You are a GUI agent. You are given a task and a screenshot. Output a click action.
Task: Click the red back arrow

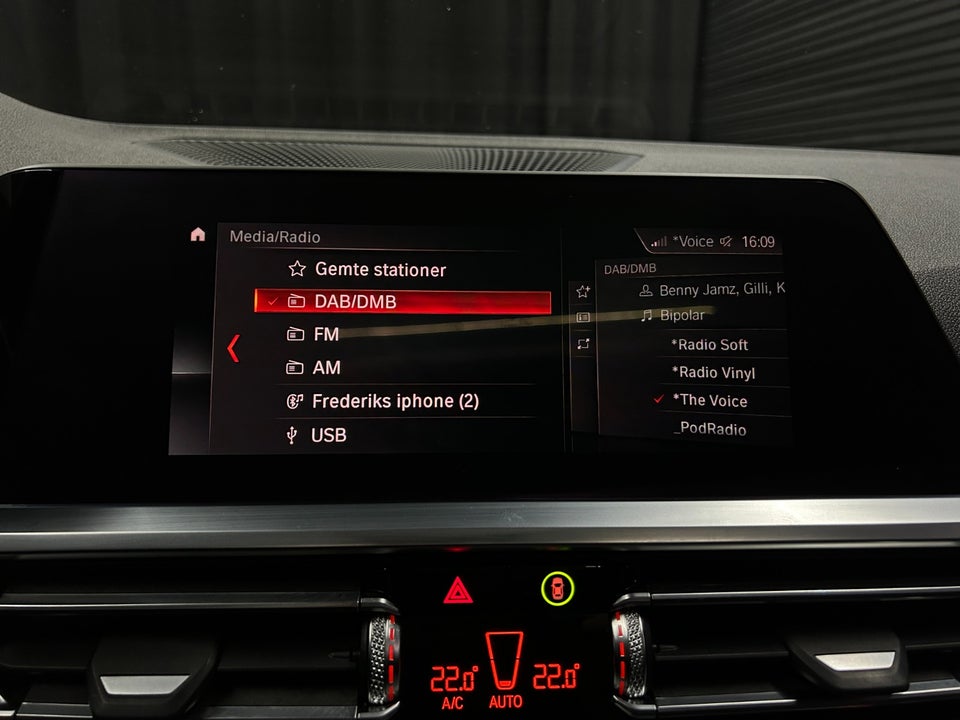(x=233, y=348)
